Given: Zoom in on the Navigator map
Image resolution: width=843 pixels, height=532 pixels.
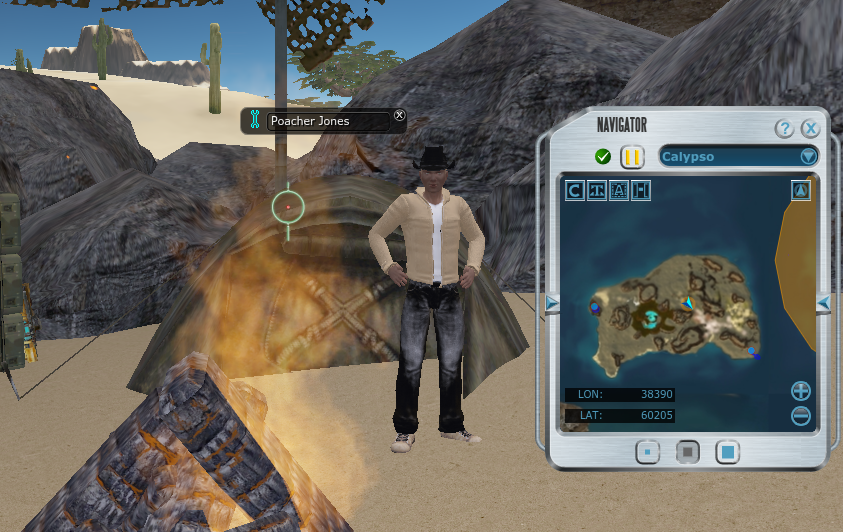Looking at the screenshot, I should pos(800,391).
